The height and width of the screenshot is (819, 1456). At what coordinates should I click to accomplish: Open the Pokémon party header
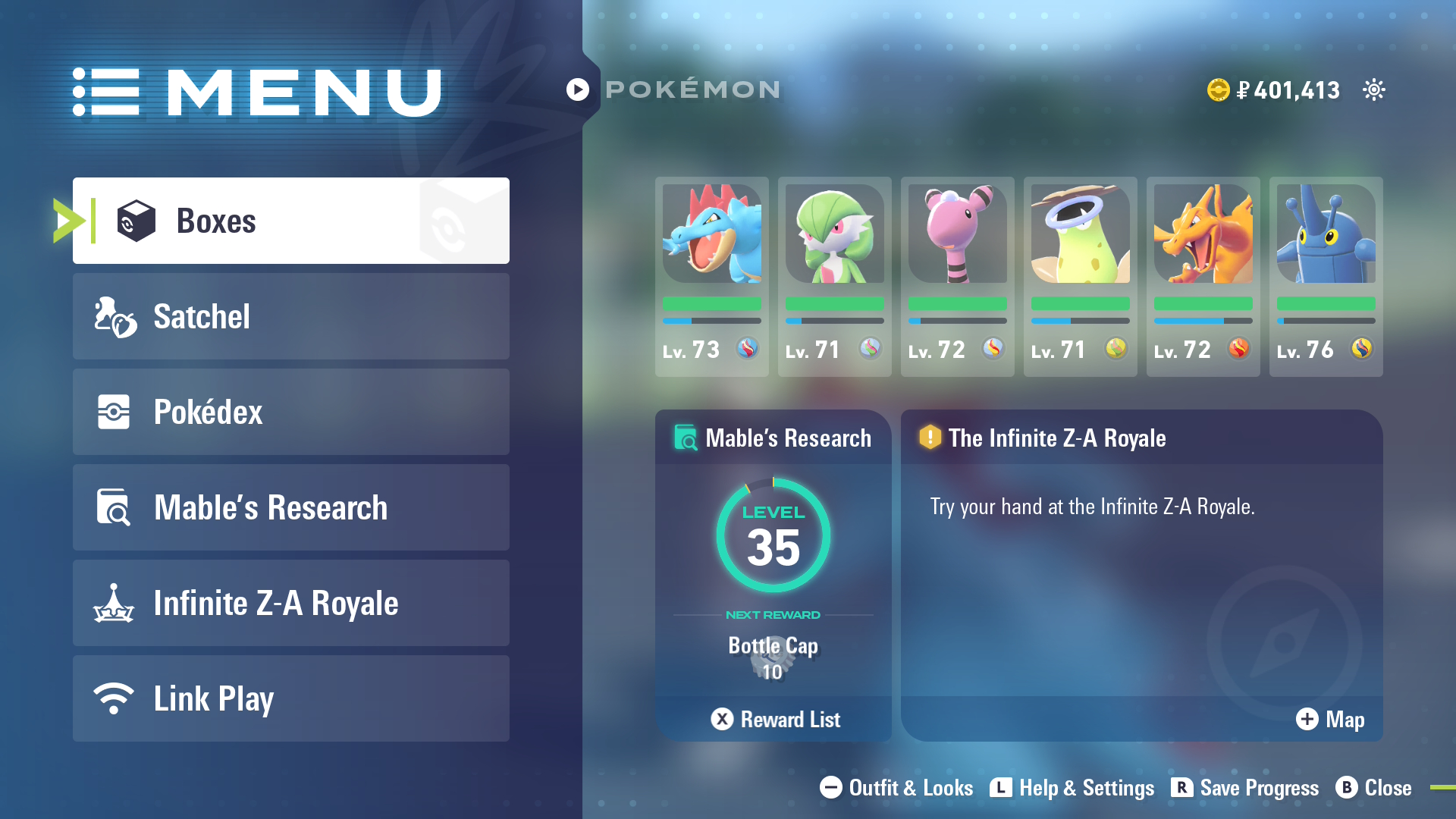675,89
